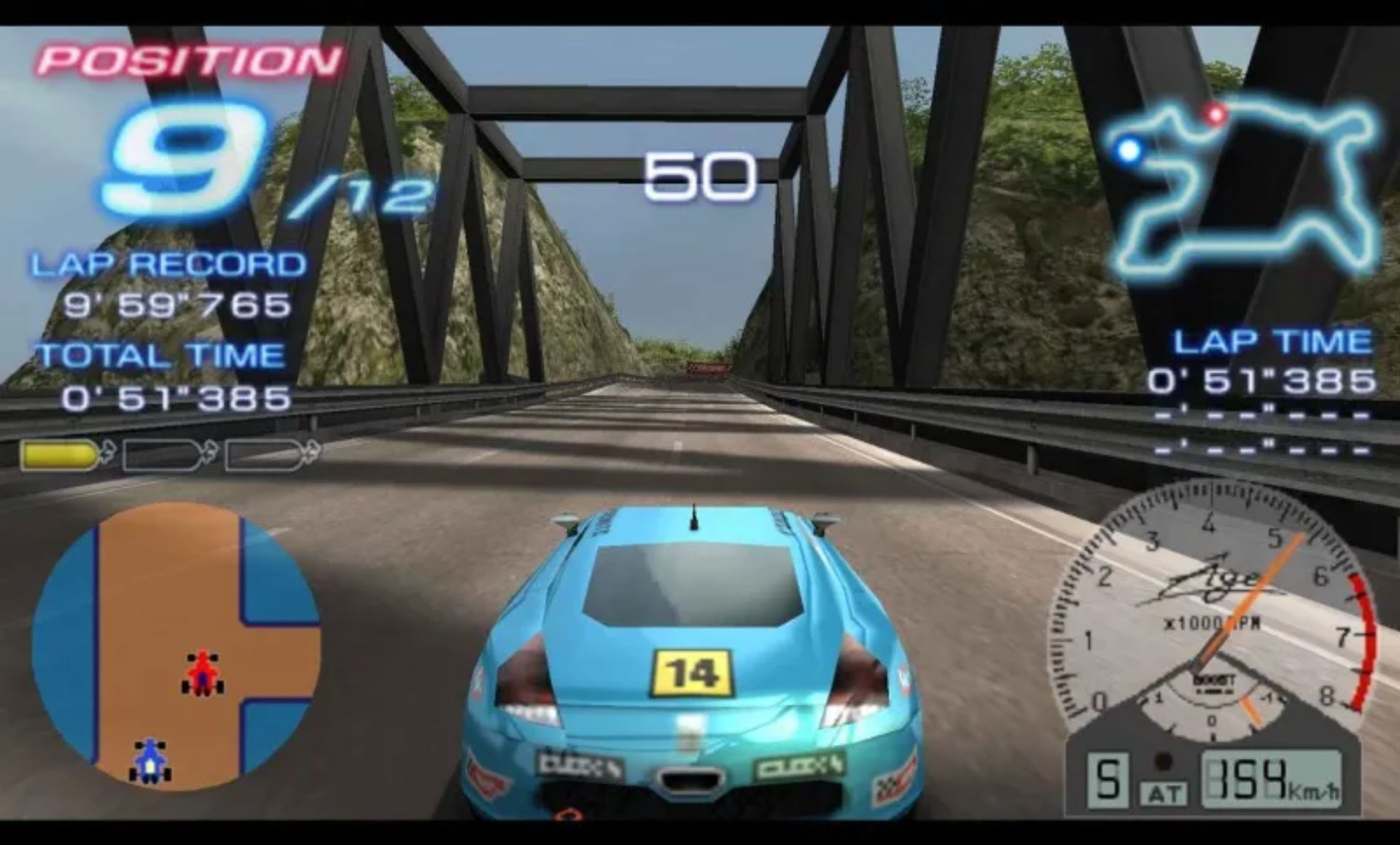Select the red rival dot on the track map
Image resolution: width=1400 pixels, height=845 pixels.
pos(1216,114)
